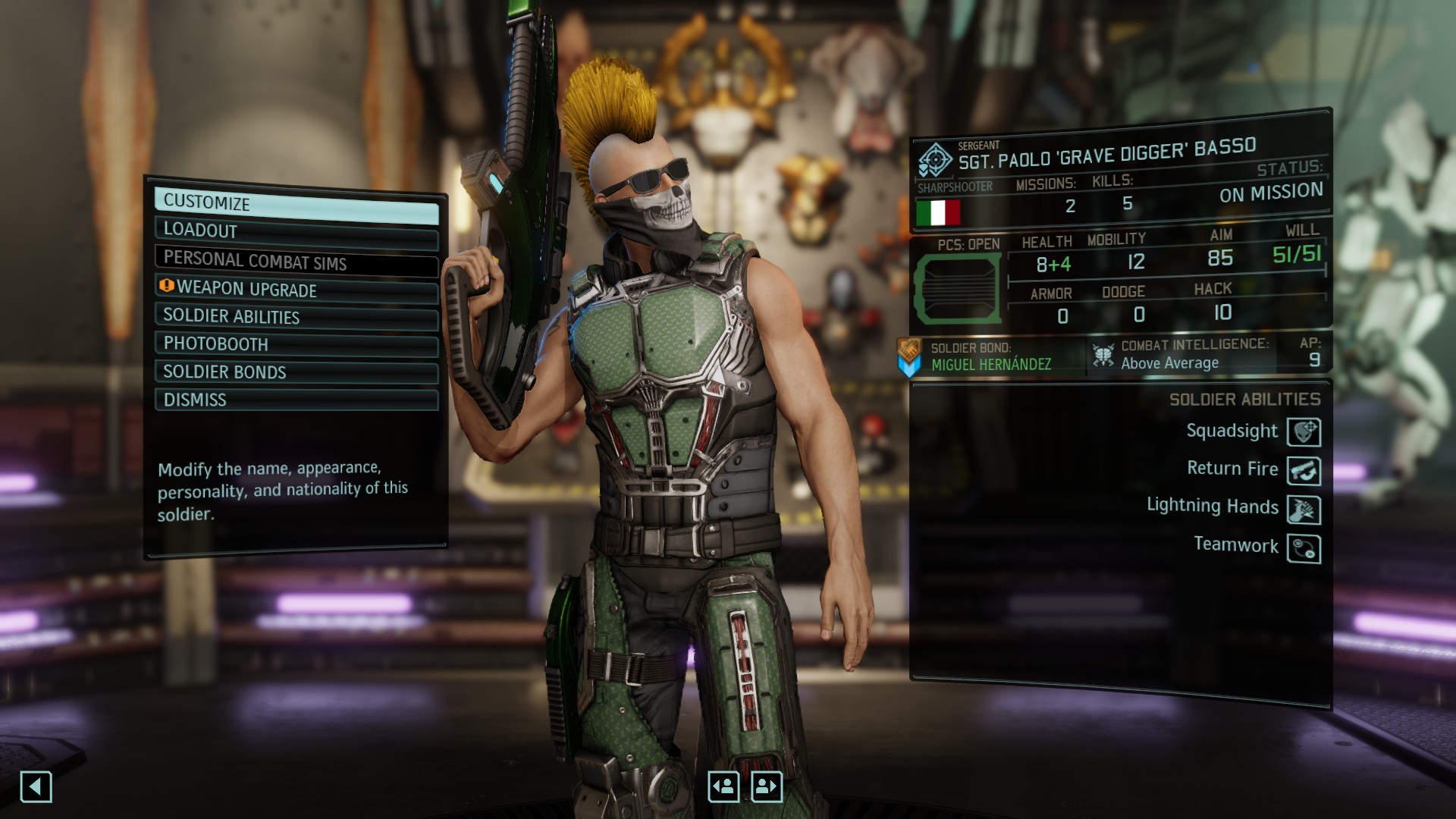
Task: Open the Soldier Abilities entry in the left menu
Action: pyautogui.click(x=296, y=317)
